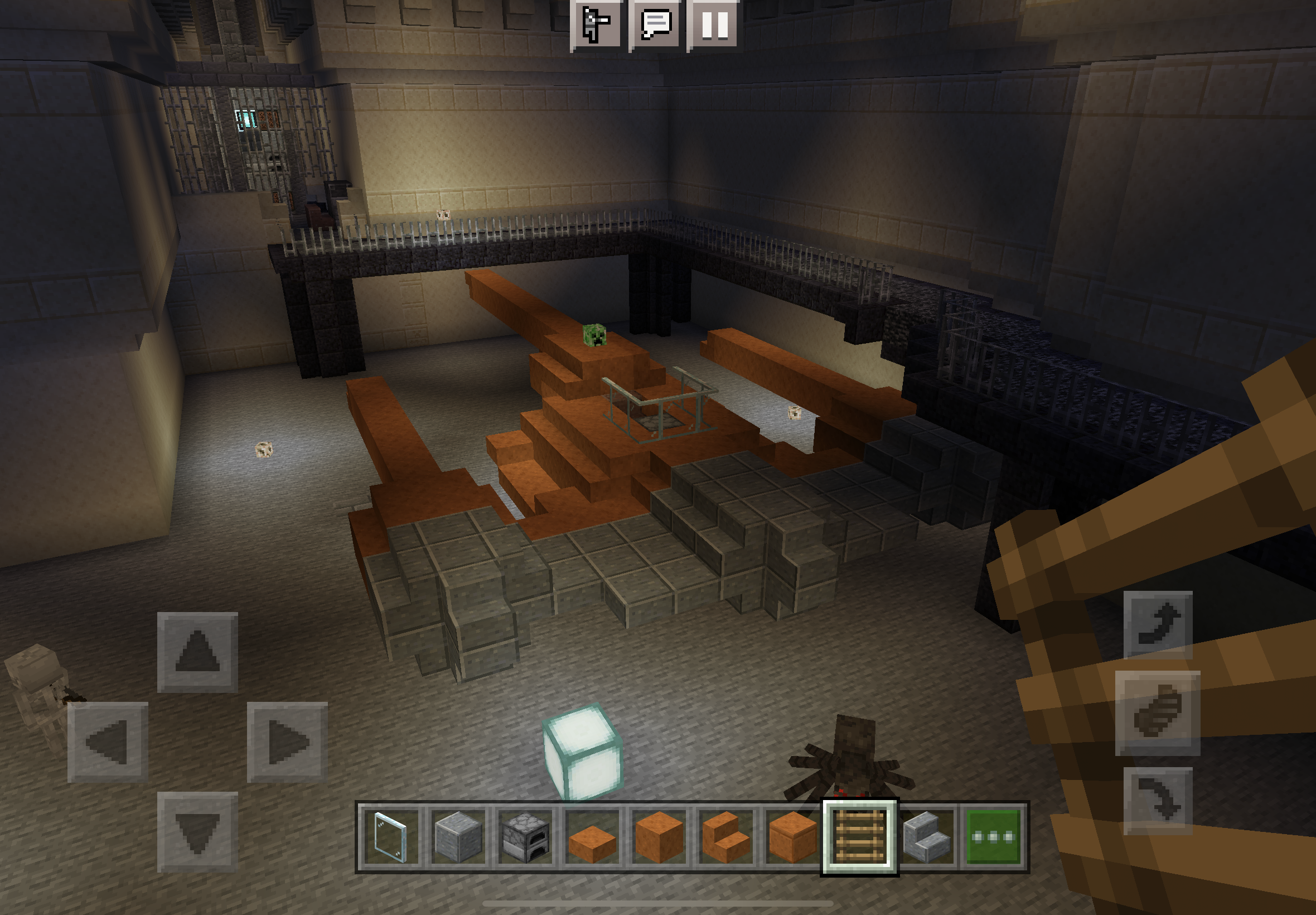Open the pause menu
1316x915 pixels.
click(714, 24)
